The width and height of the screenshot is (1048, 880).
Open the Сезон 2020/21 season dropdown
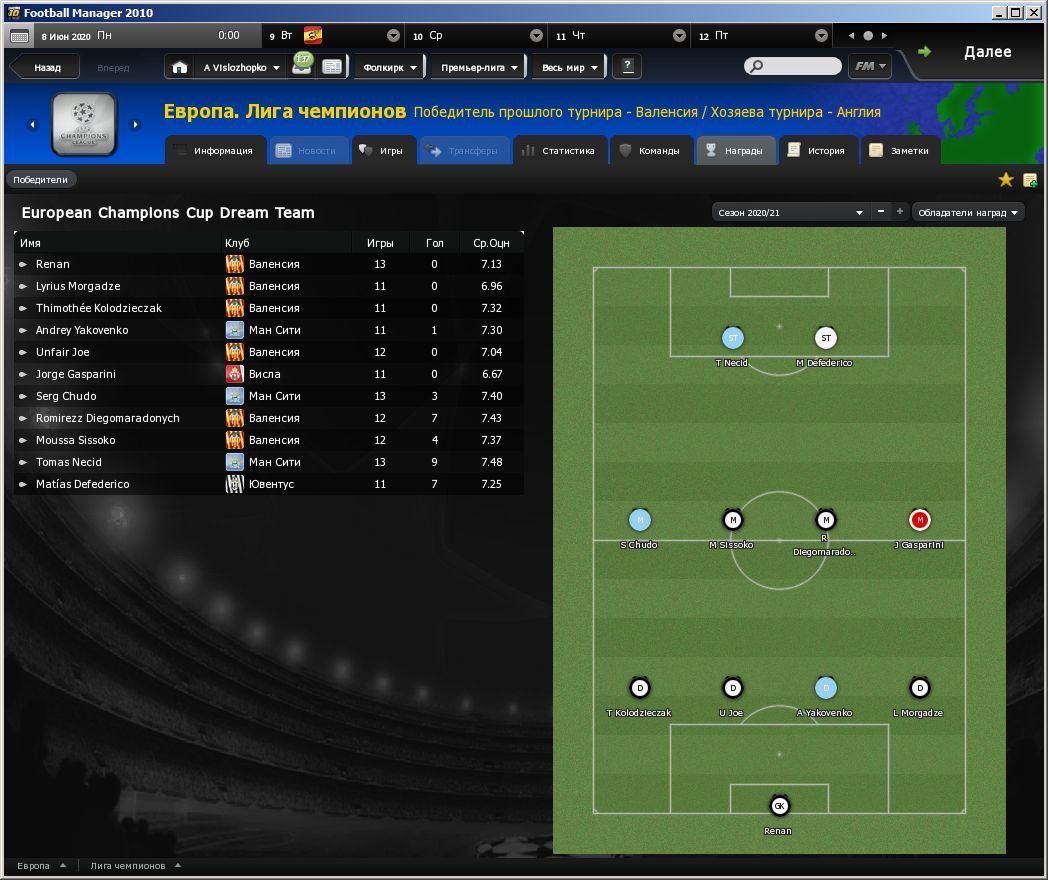coord(789,212)
